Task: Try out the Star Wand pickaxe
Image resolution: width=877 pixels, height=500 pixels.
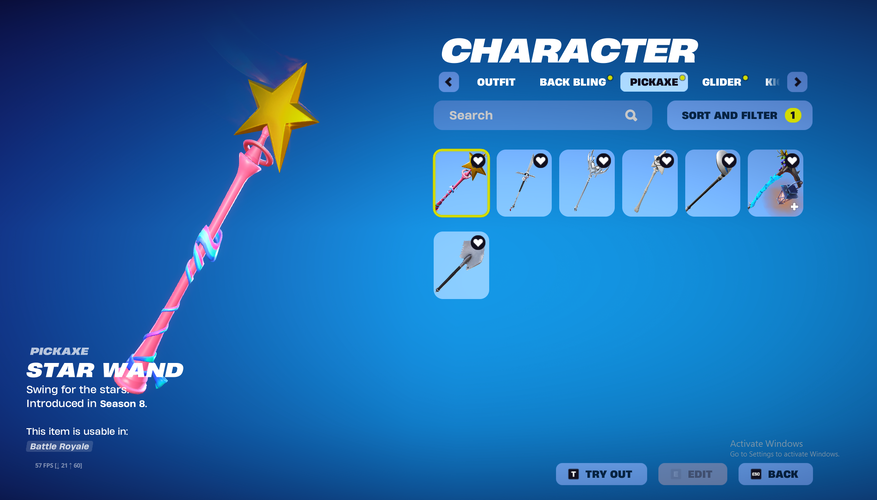Action: pyautogui.click(x=601, y=474)
